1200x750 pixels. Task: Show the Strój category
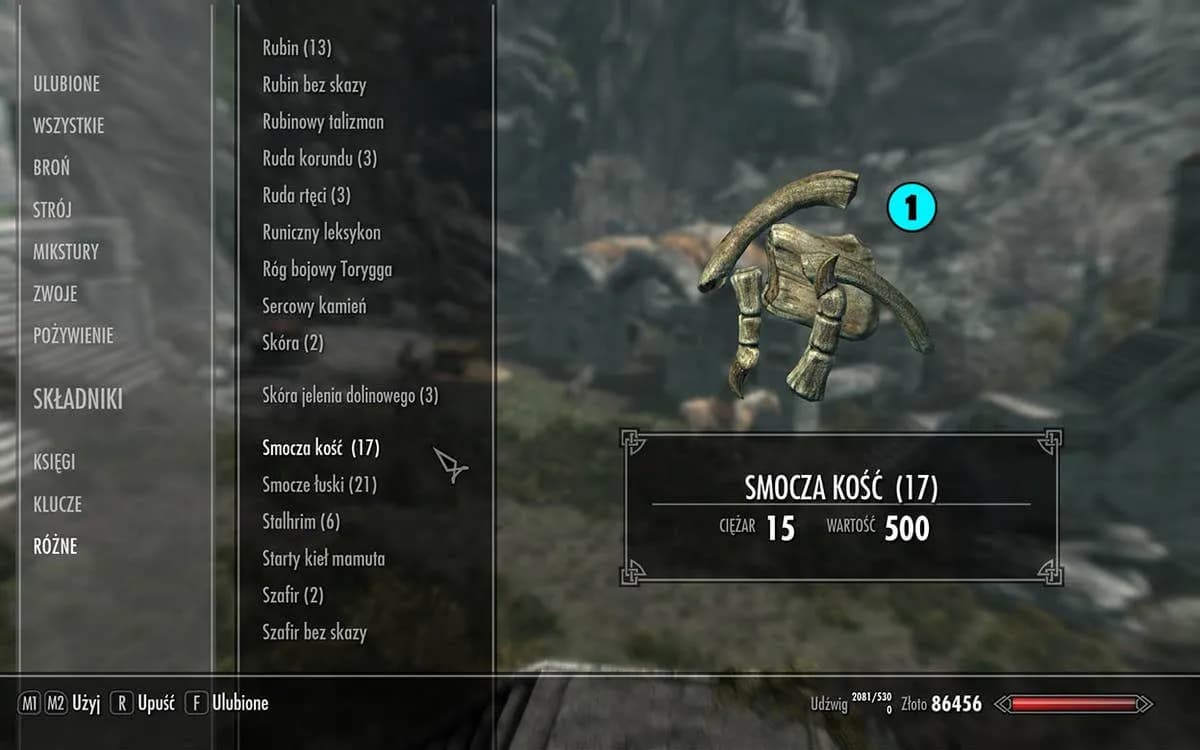tap(52, 210)
